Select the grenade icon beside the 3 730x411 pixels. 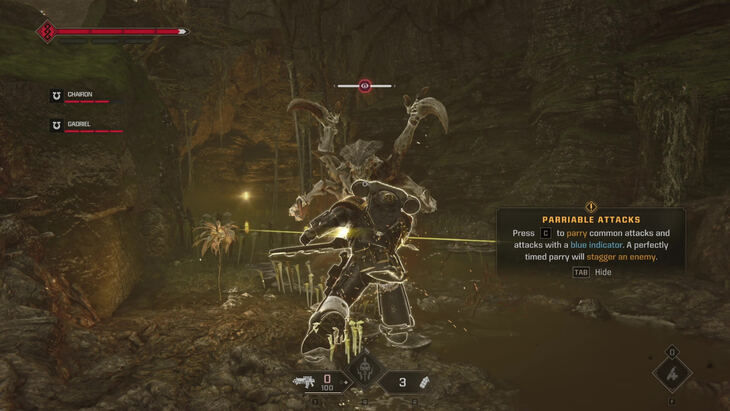tap(422, 381)
